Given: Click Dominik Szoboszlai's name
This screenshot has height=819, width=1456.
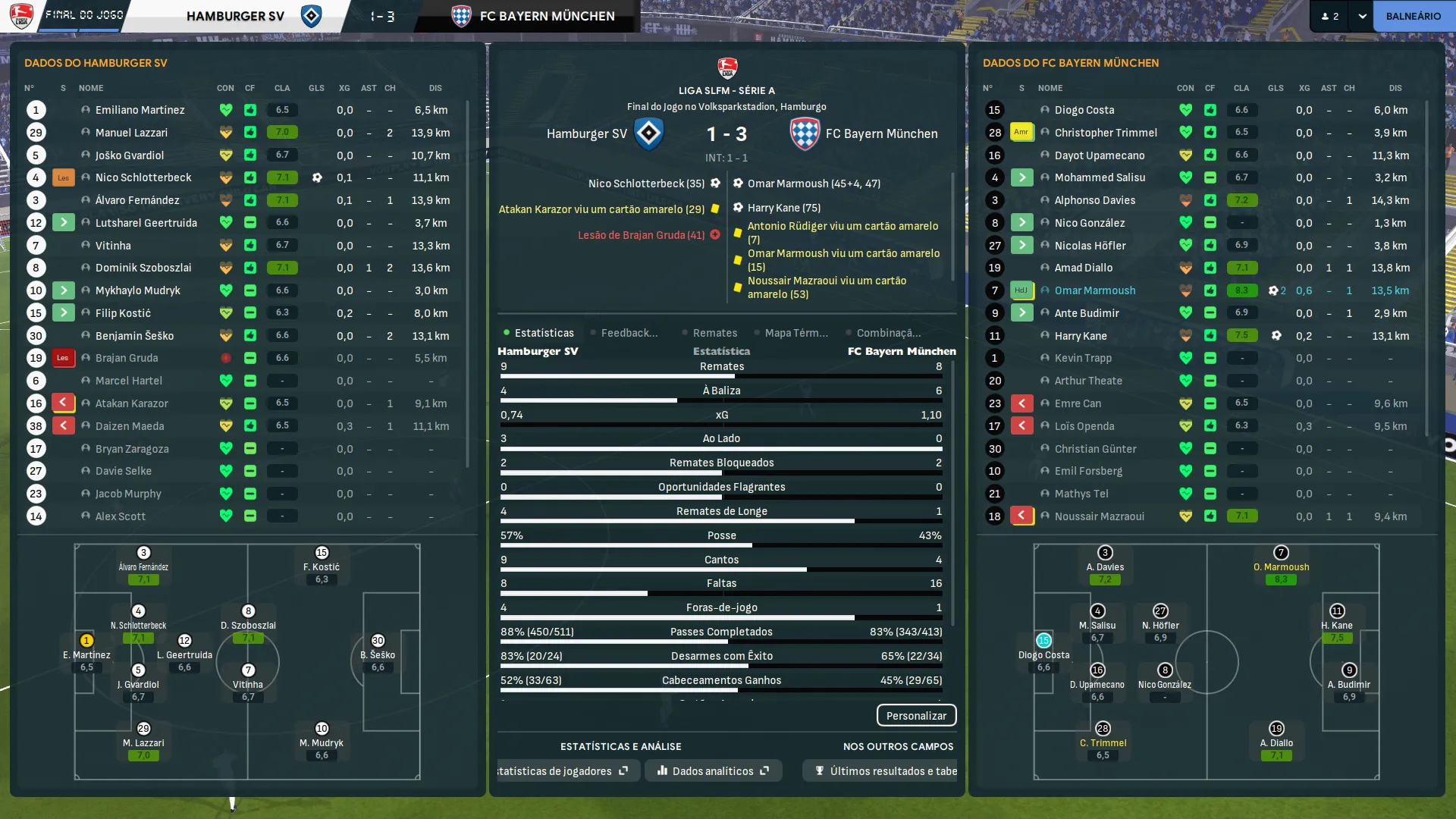Looking at the screenshot, I should [x=143, y=268].
